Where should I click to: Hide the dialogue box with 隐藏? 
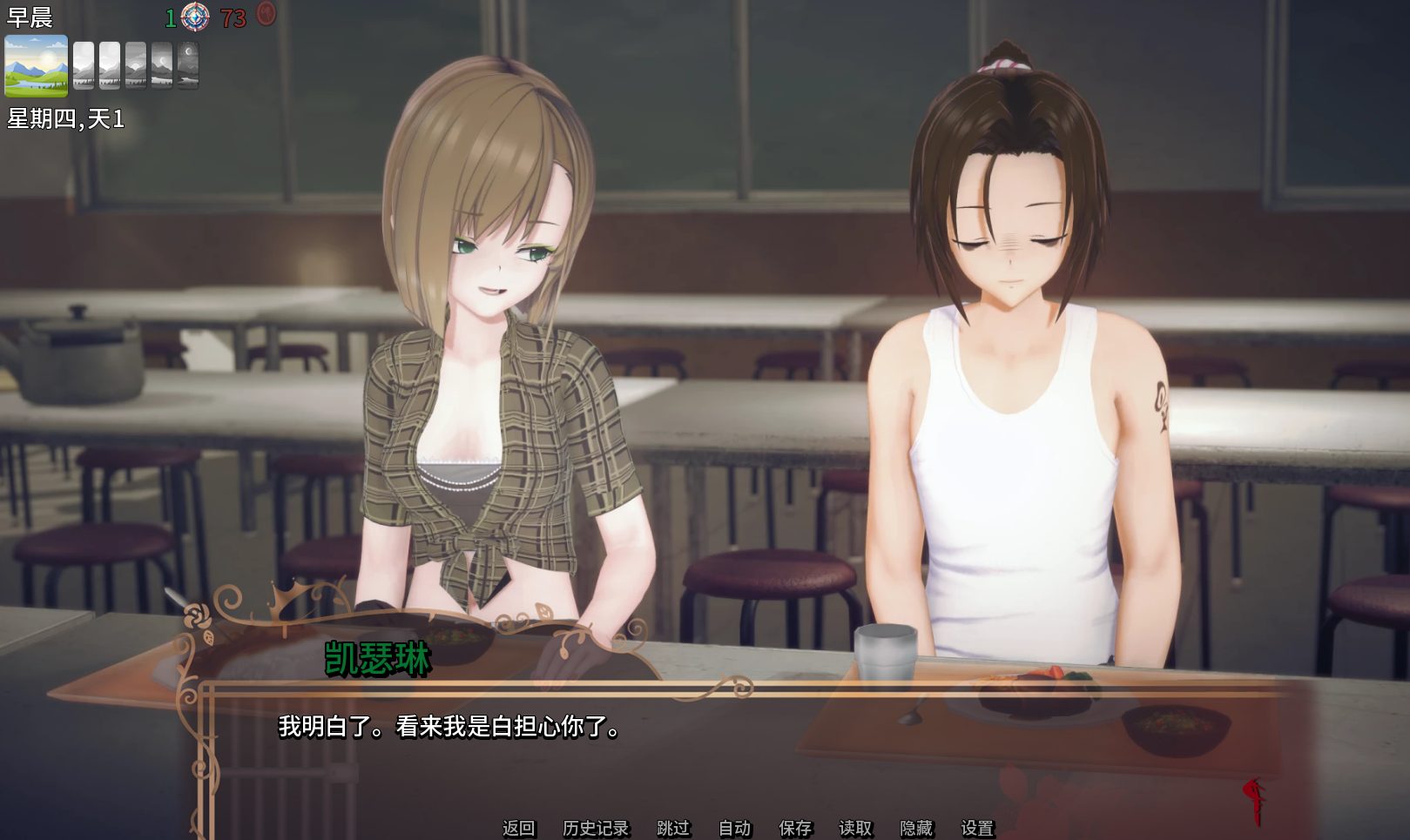[916, 828]
